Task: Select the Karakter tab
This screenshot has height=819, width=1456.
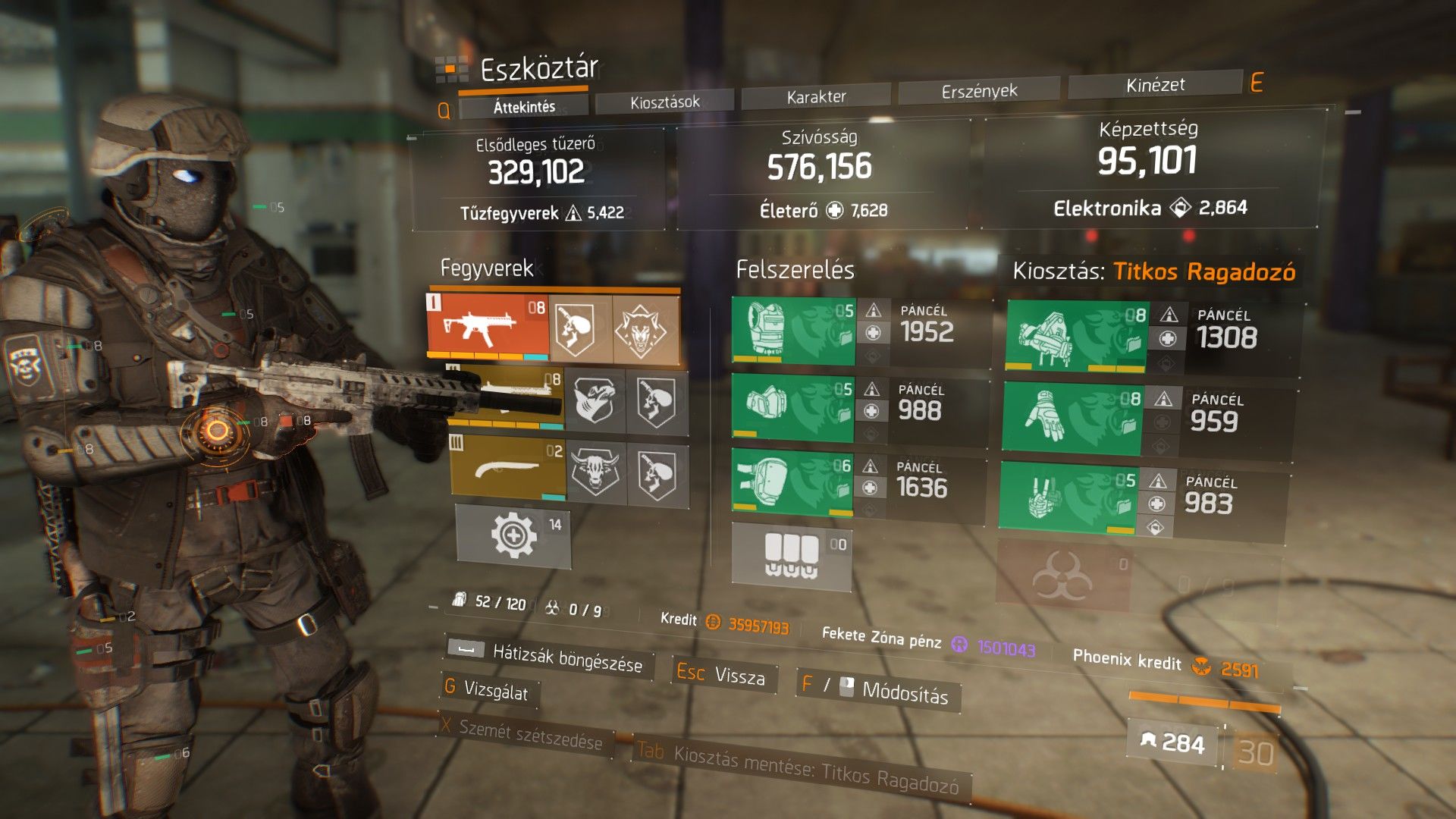Action: 816,96
